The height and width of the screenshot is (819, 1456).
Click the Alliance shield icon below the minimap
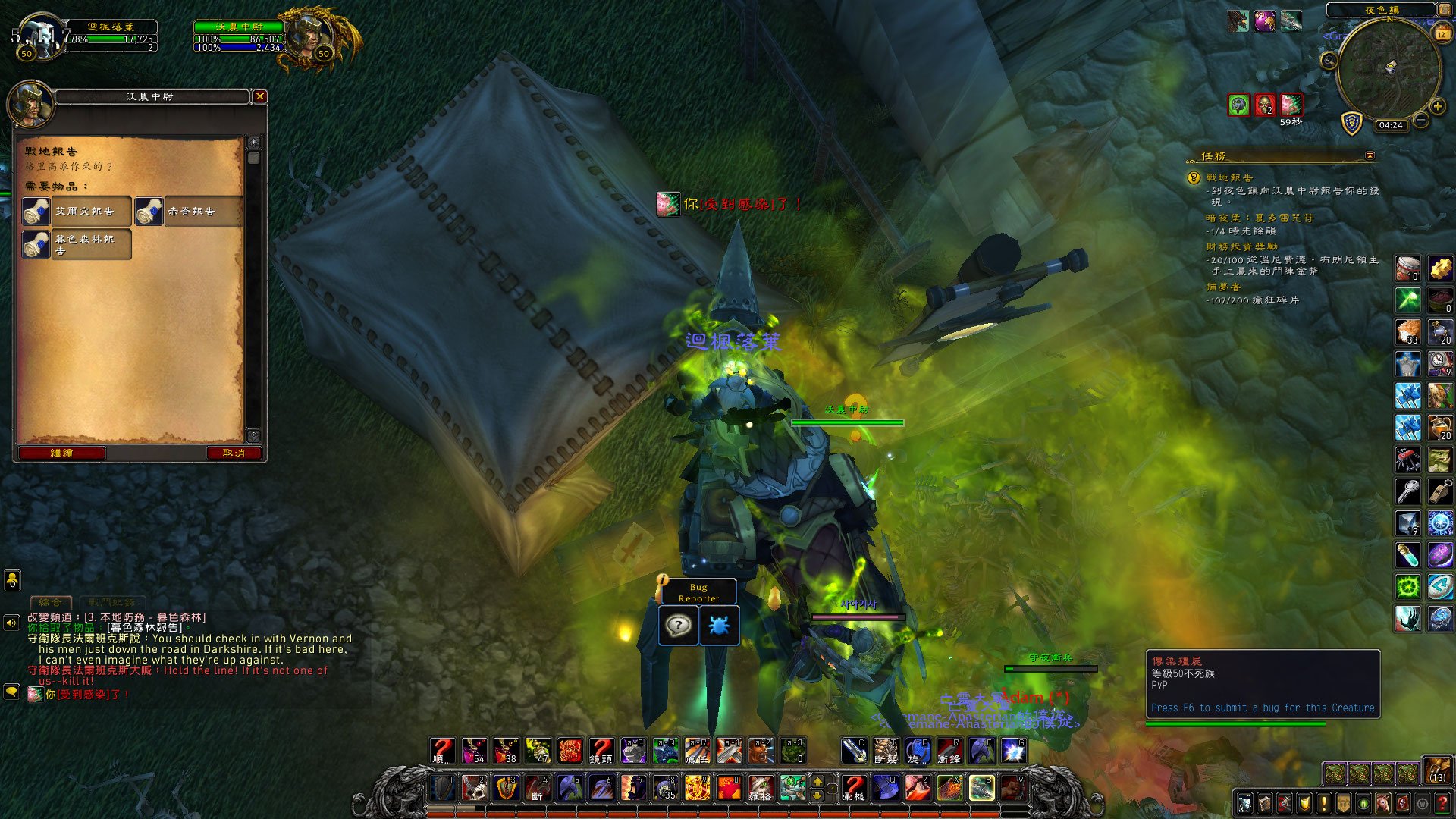point(1352,123)
